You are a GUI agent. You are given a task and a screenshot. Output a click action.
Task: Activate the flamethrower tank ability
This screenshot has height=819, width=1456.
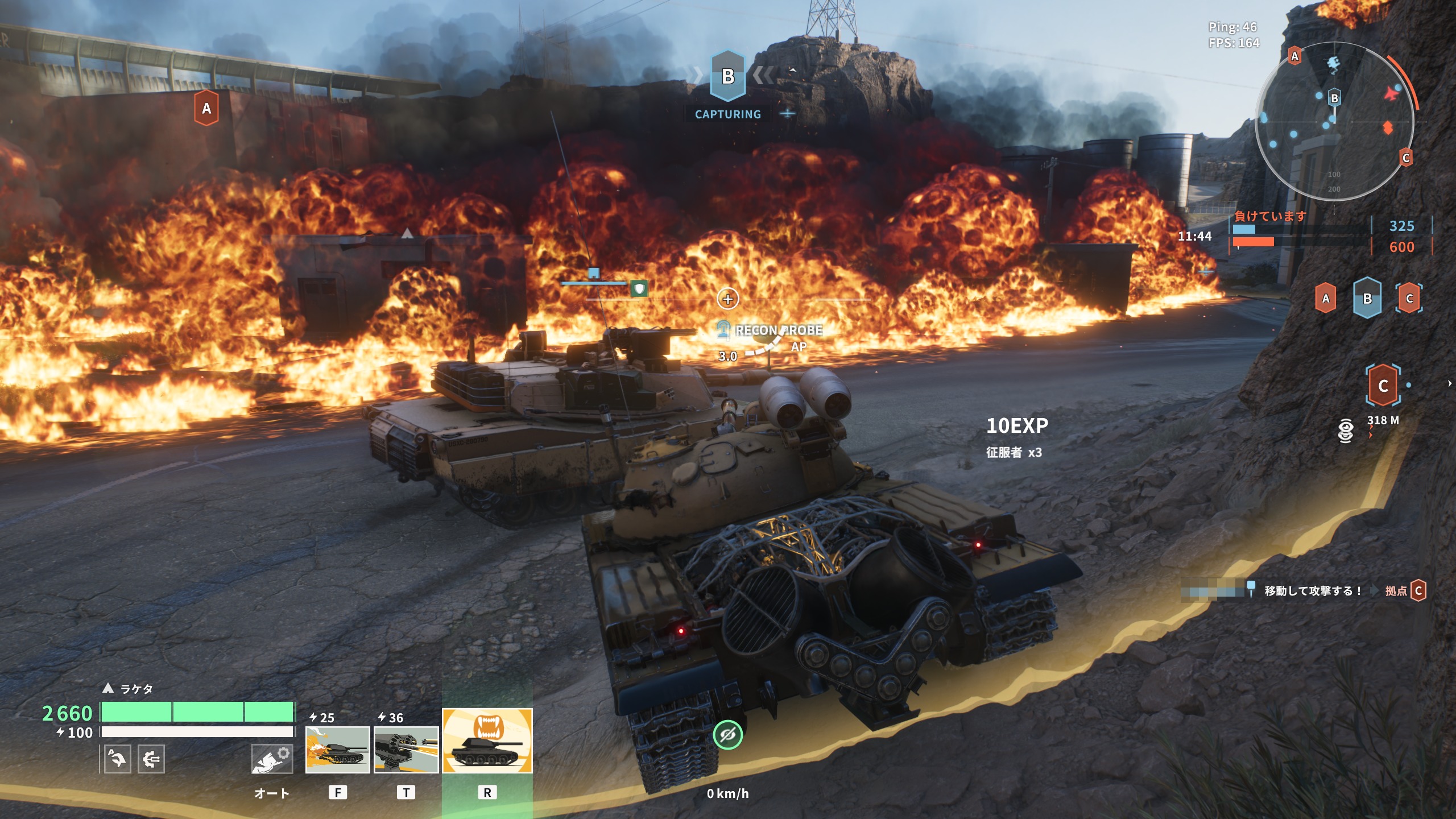coord(337,750)
